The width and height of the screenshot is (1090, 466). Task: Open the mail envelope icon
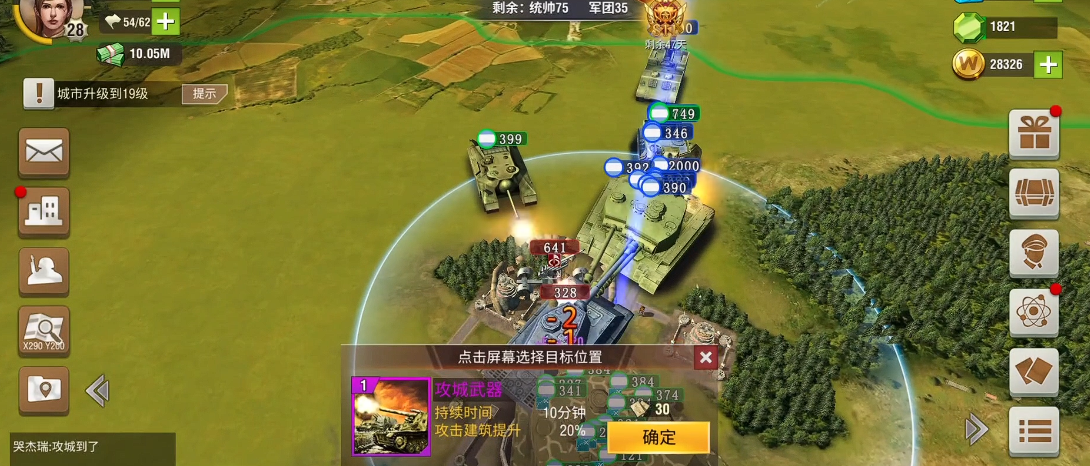[44, 152]
